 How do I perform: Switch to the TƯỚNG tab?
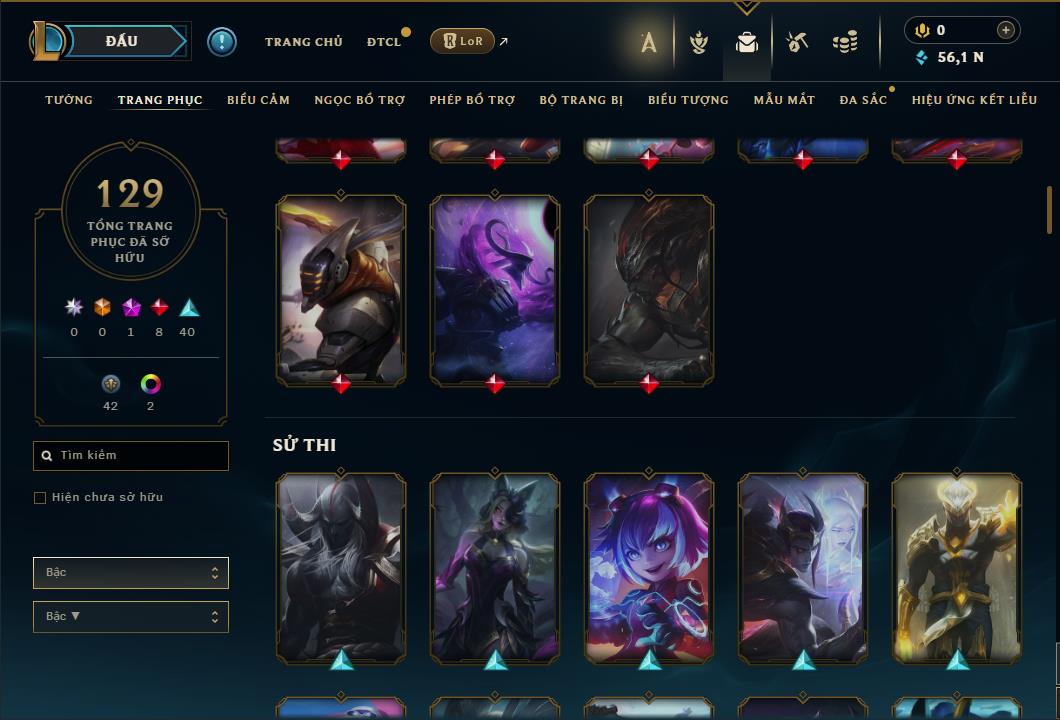point(69,100)
